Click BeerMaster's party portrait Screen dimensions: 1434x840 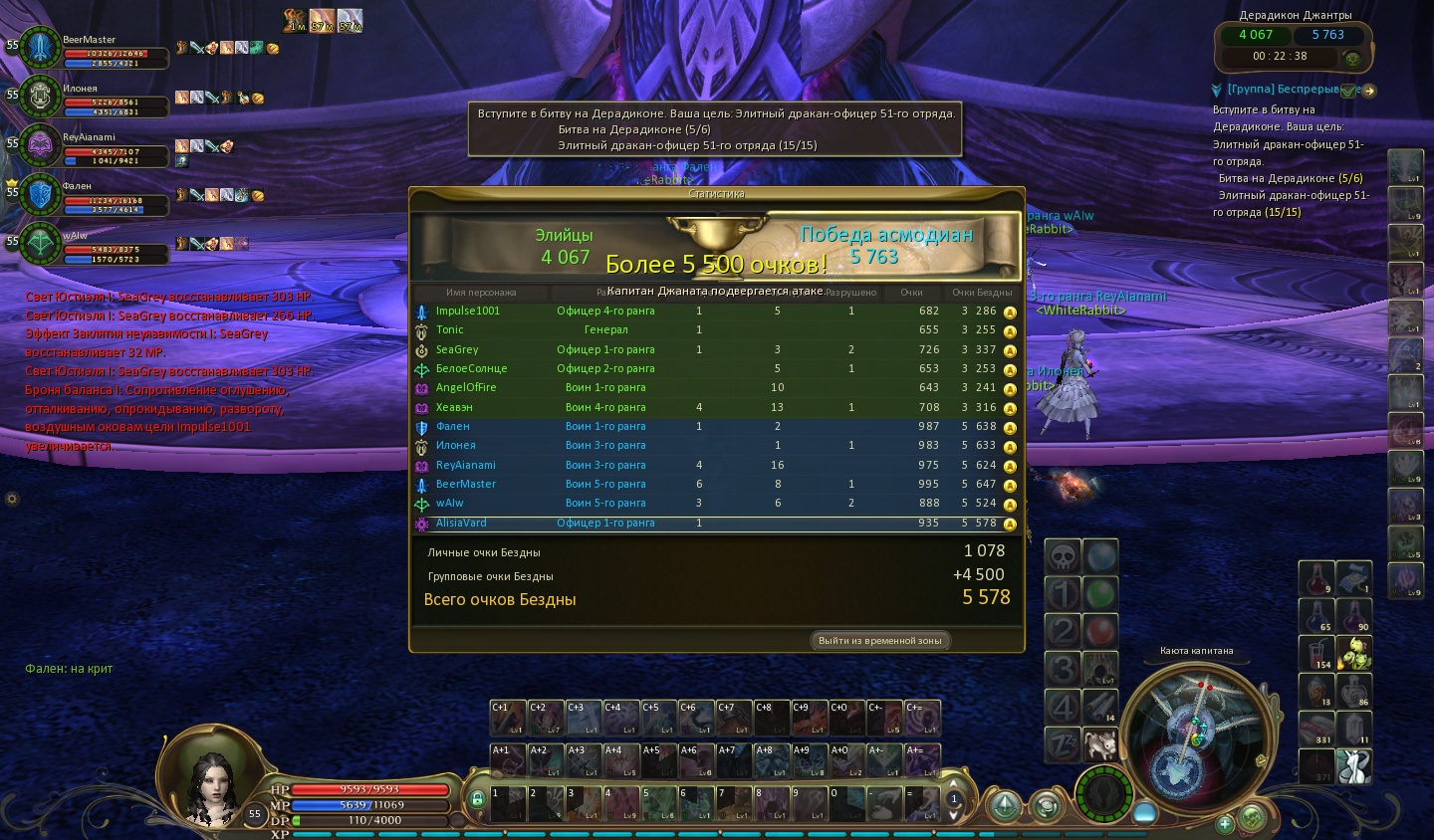click(40, 47)
